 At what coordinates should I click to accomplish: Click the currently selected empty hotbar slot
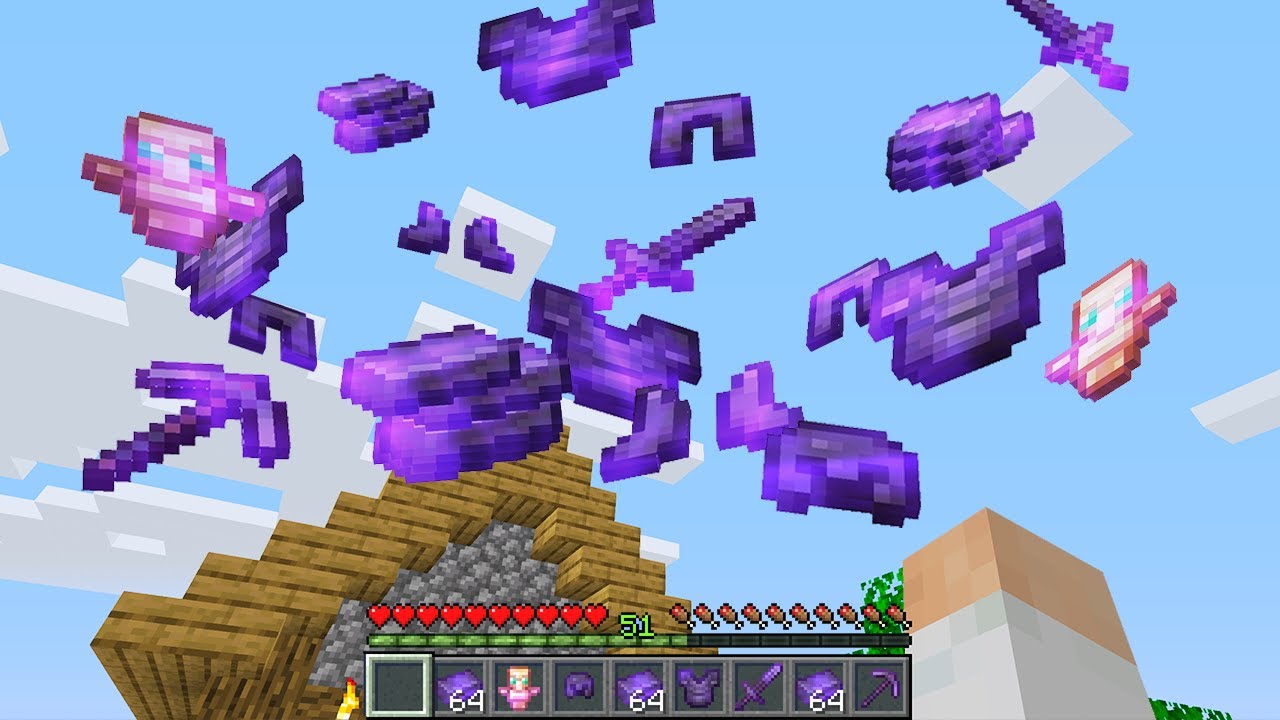coord(400,685)
